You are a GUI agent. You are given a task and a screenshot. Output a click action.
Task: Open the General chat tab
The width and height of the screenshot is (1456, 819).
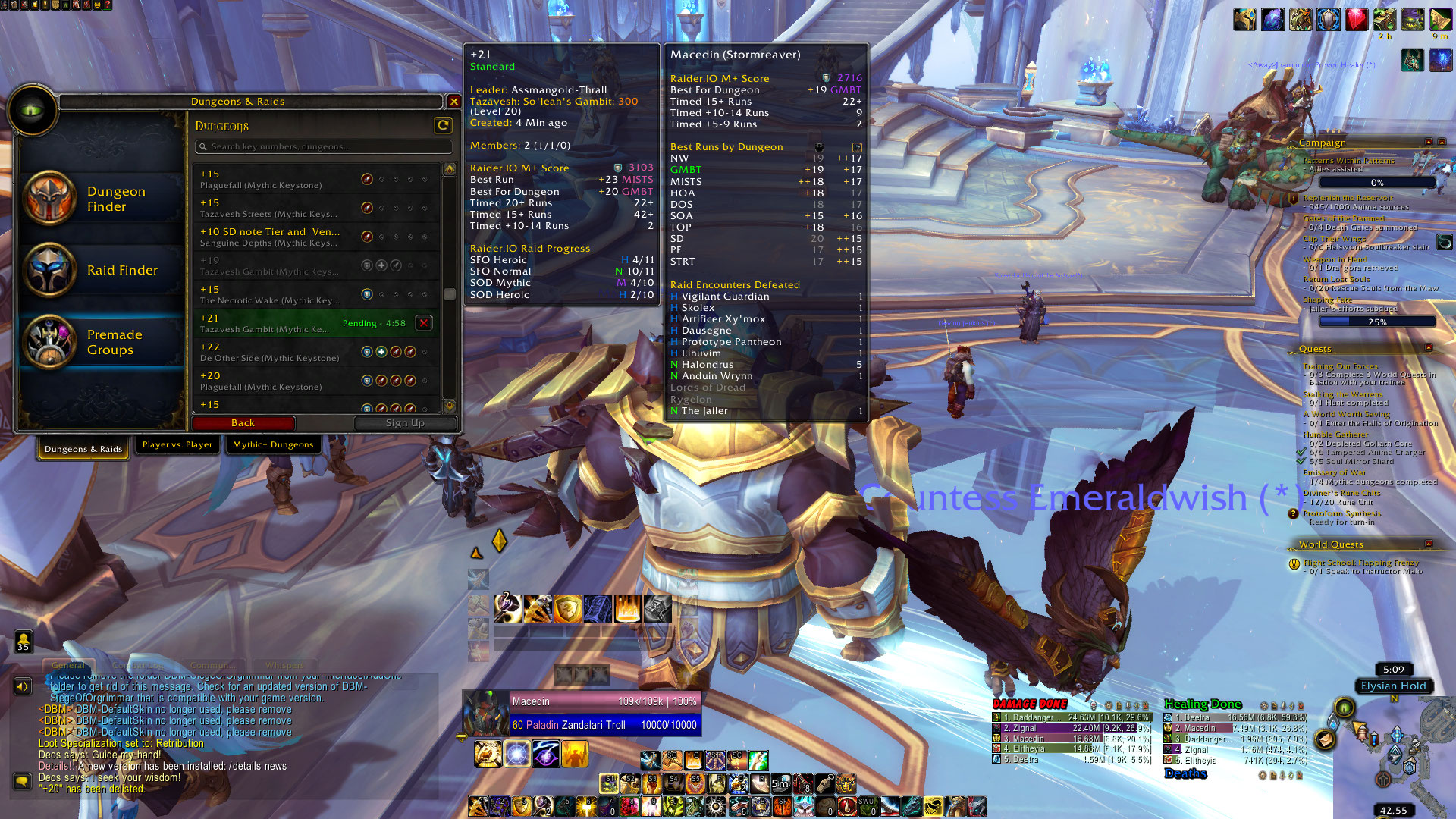(x=68, y=665)
